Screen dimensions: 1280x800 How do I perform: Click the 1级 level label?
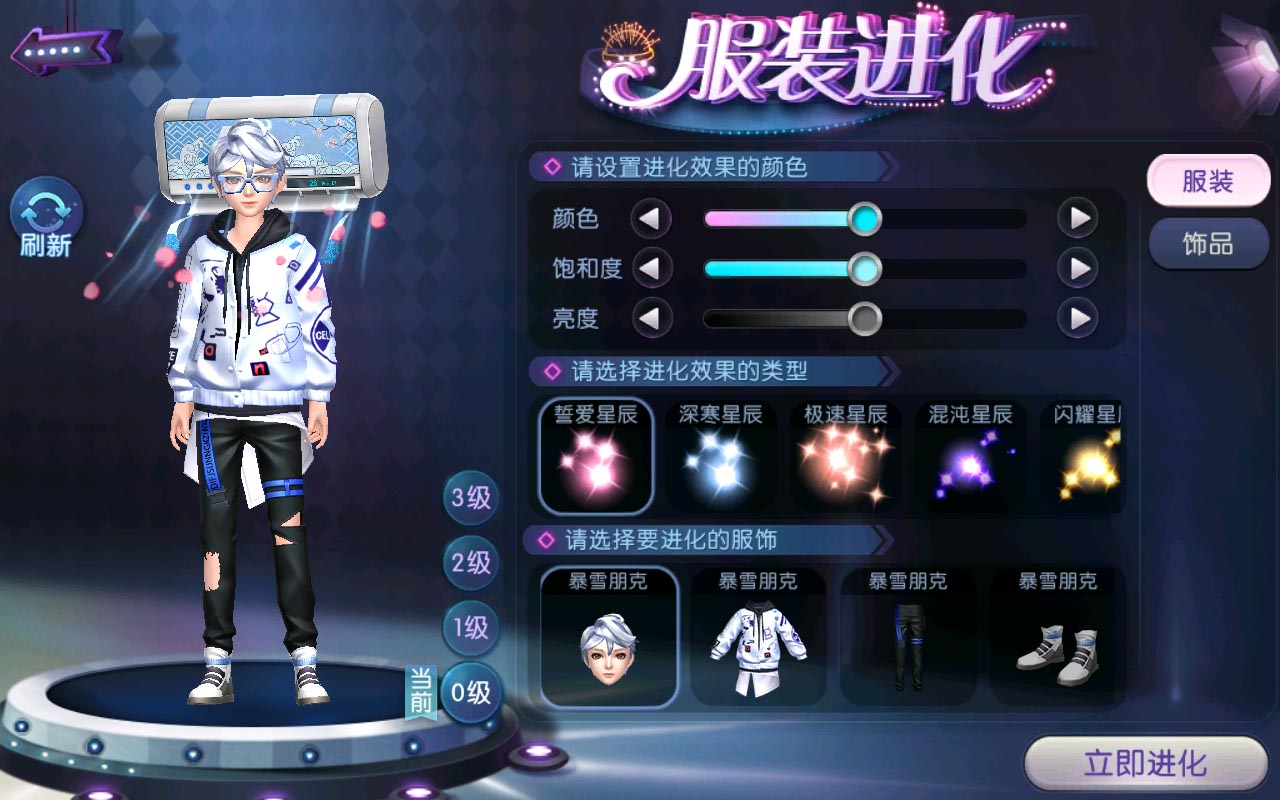[470, 628]
